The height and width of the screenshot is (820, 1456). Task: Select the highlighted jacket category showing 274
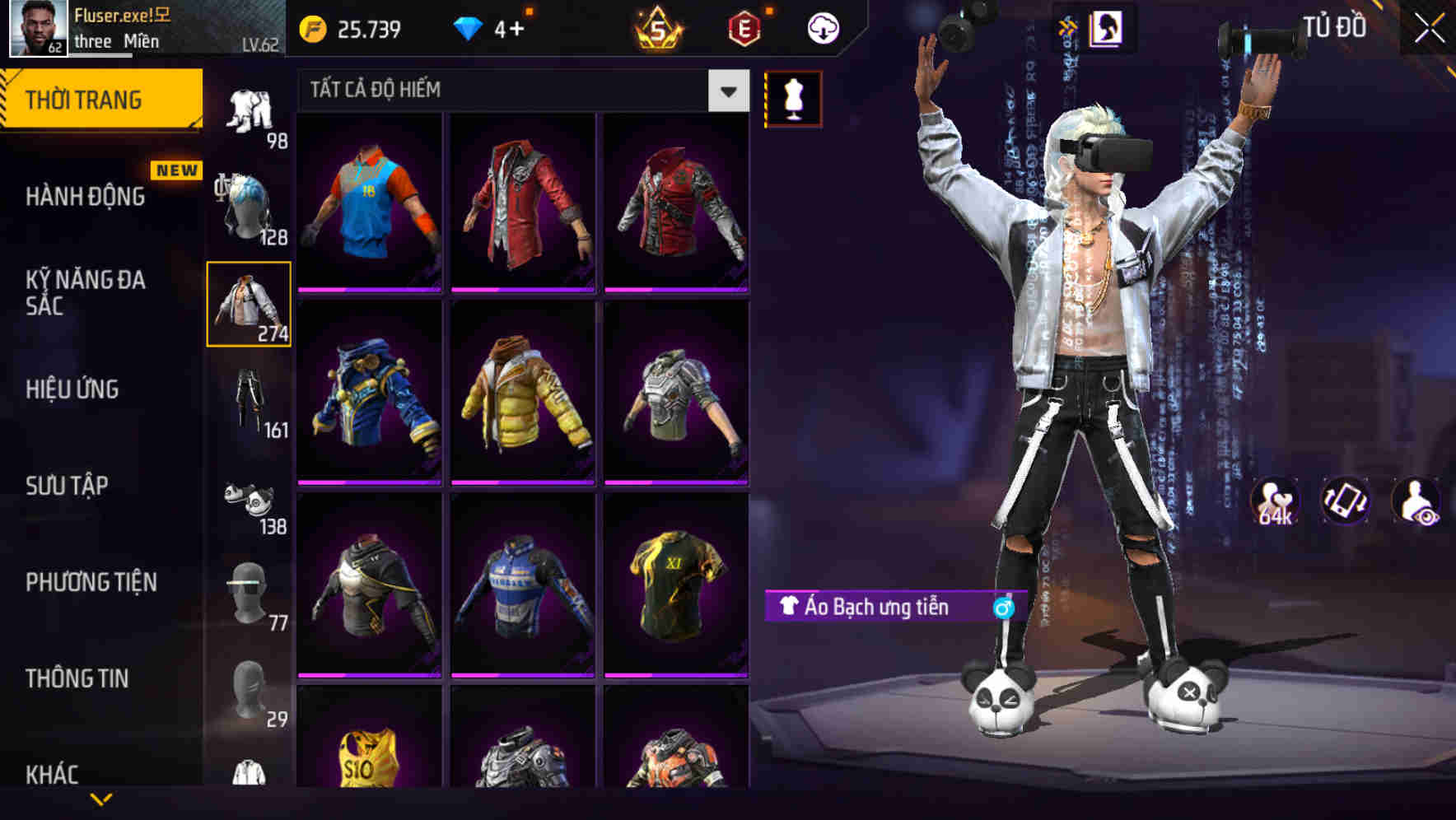tap(250, 305)
